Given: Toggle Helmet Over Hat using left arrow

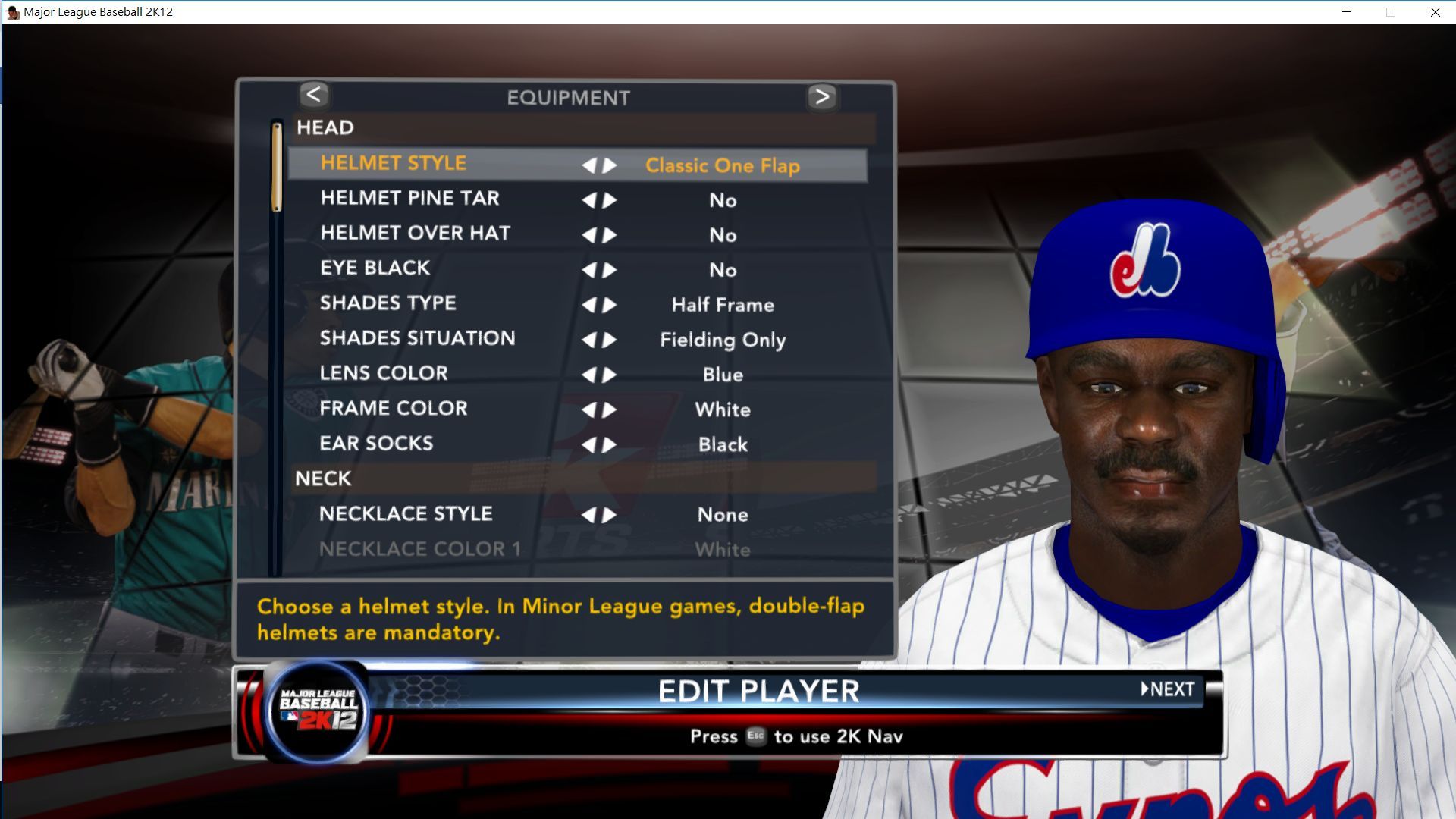Looking at the screenshot, I should [x=589, y=235].
